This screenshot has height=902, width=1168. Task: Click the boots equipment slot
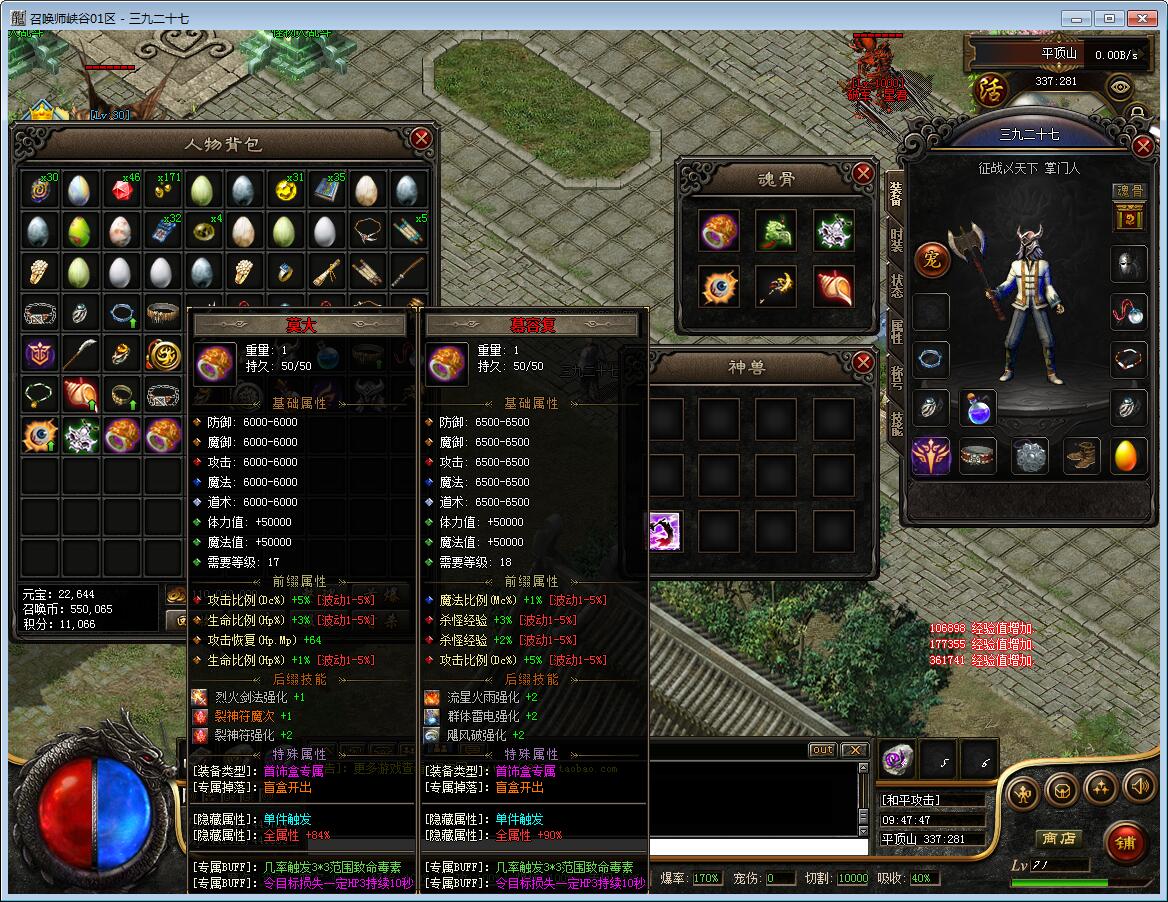click(x=1080, y=456)
